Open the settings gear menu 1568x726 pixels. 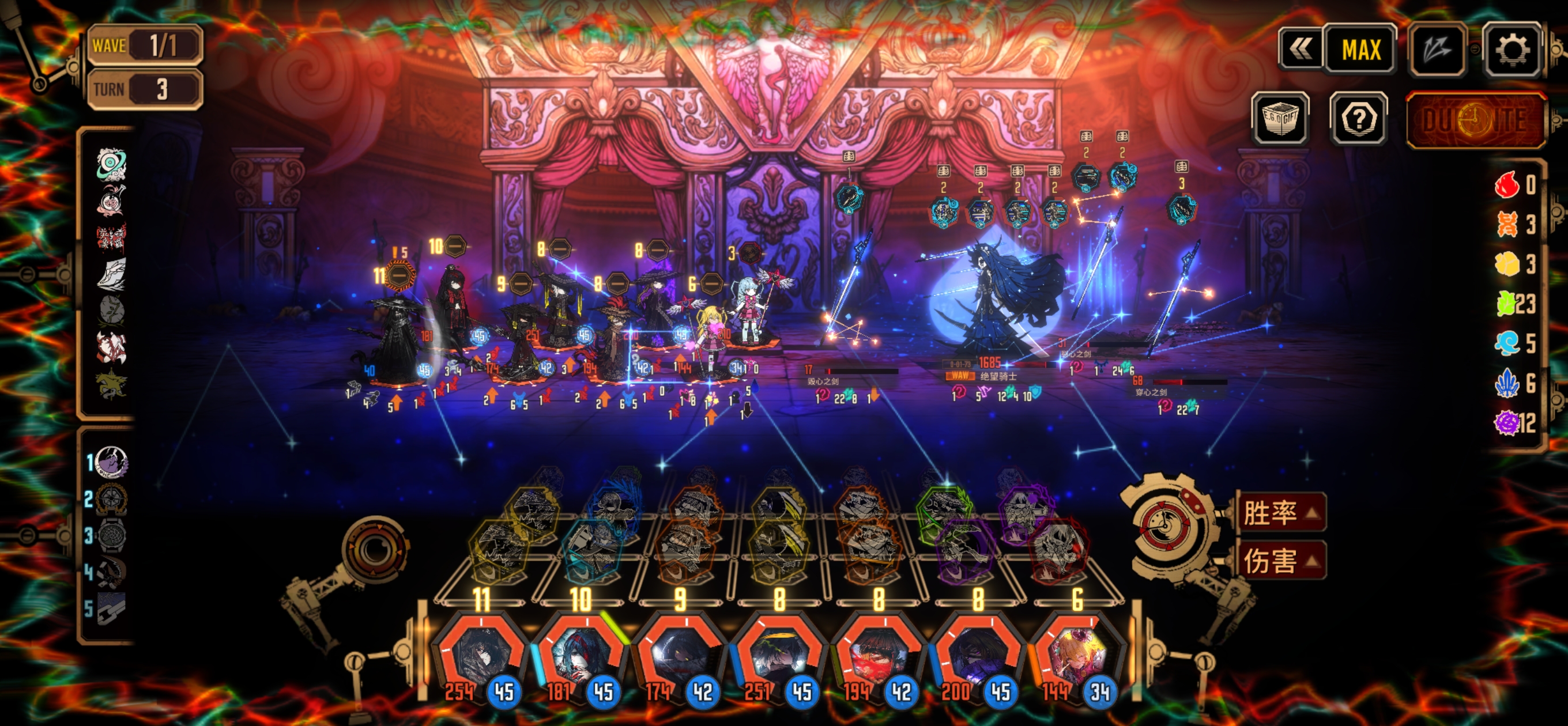[1512, 50]
